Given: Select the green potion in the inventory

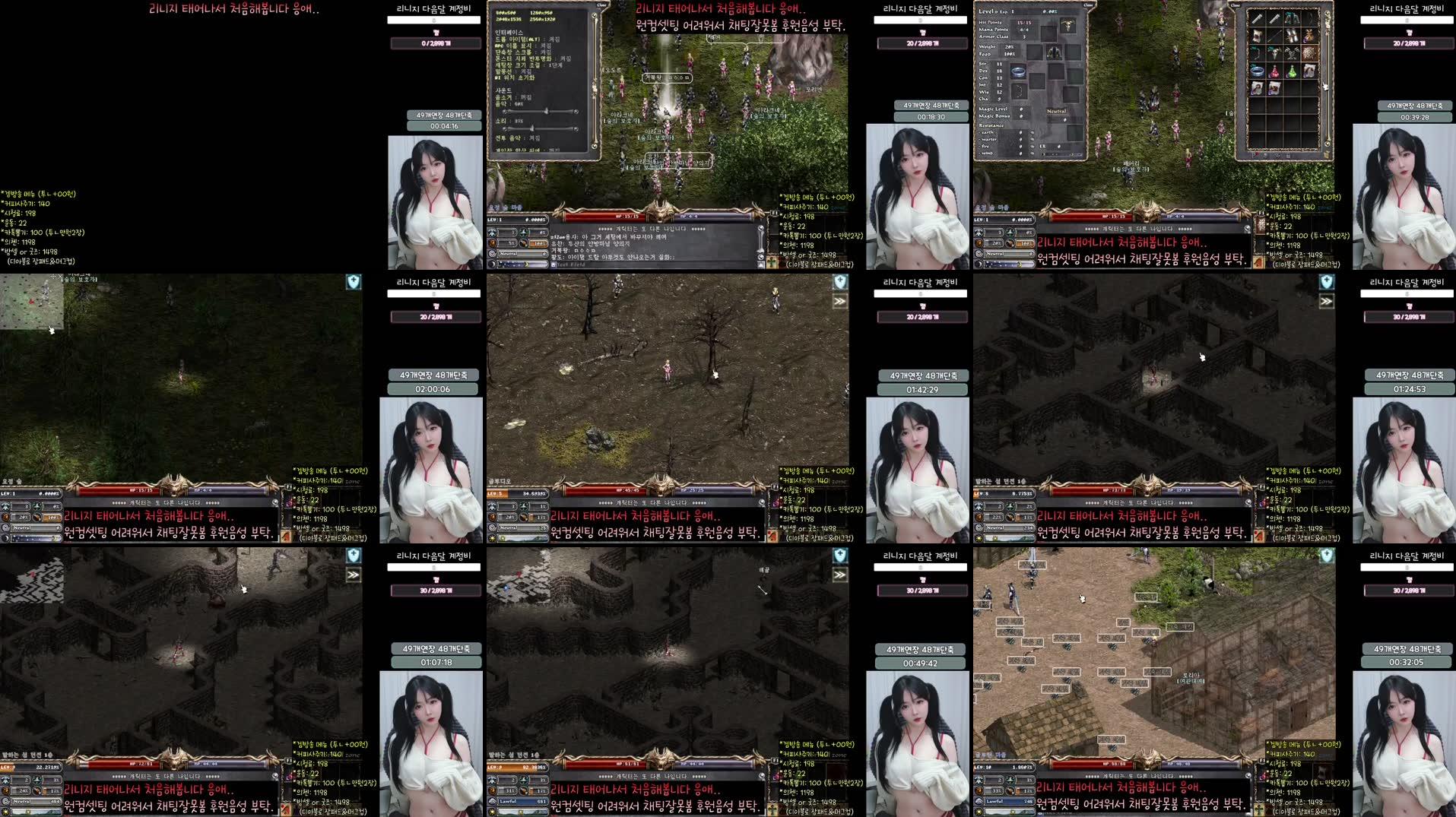Looking at the screenshot, I should [1291, 72].
